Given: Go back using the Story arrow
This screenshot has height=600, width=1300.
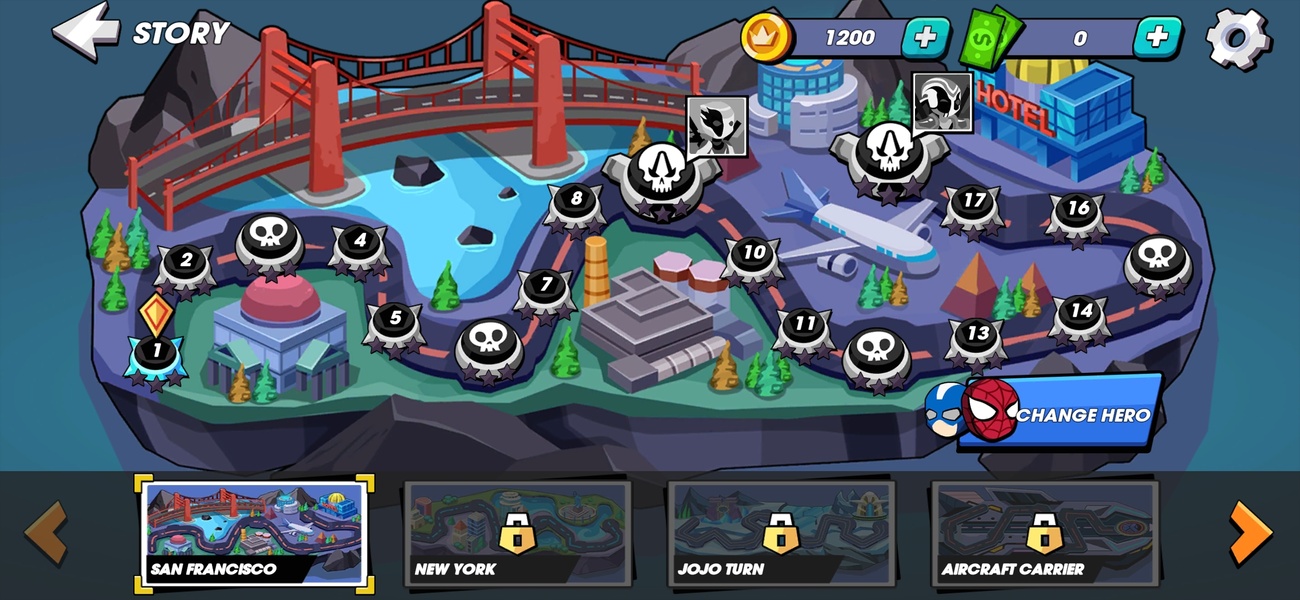Looking at the screenshot, I should click(x=86, y=30).
